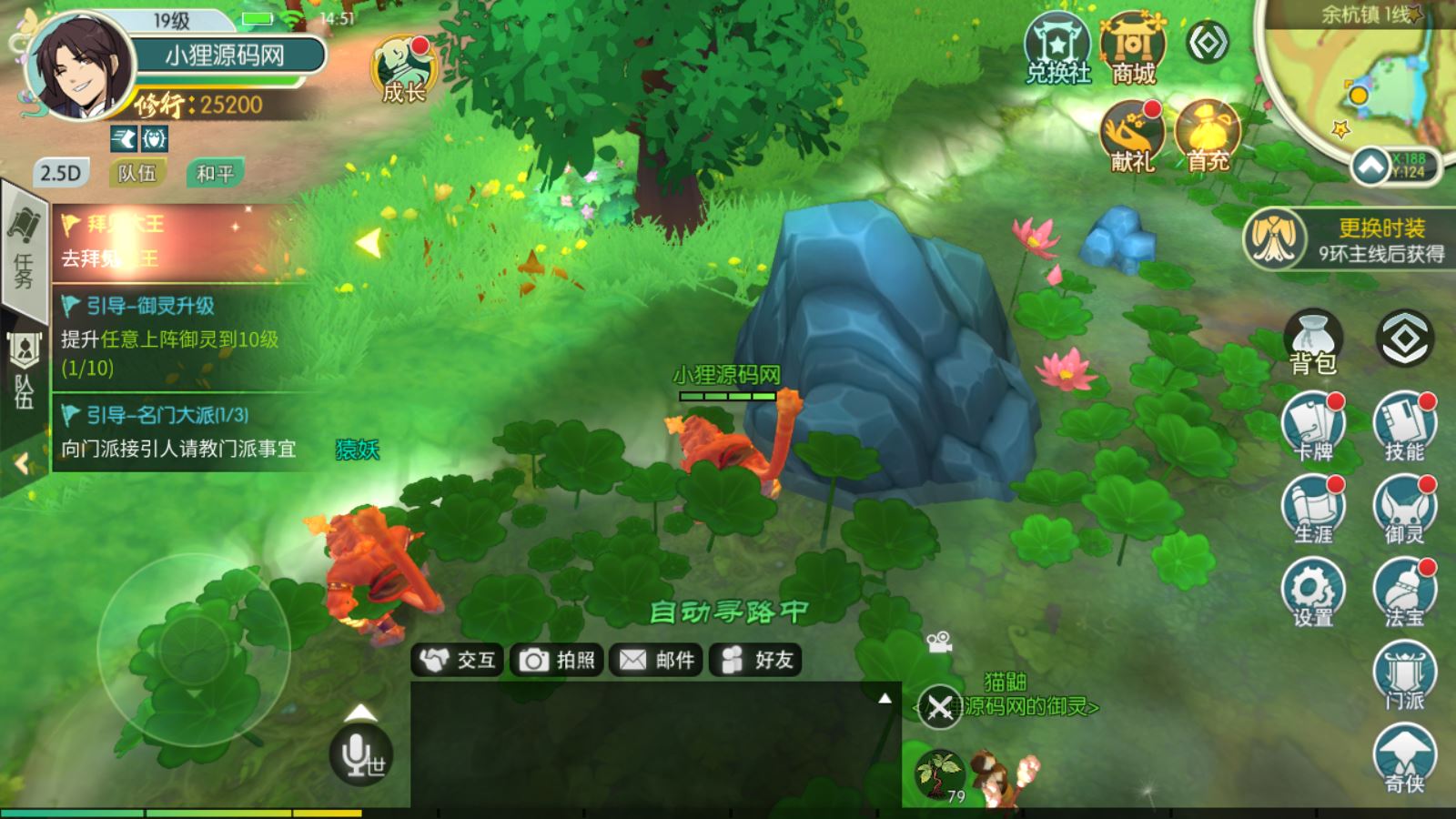Open 拍照 photo mode

click(558, 660)
